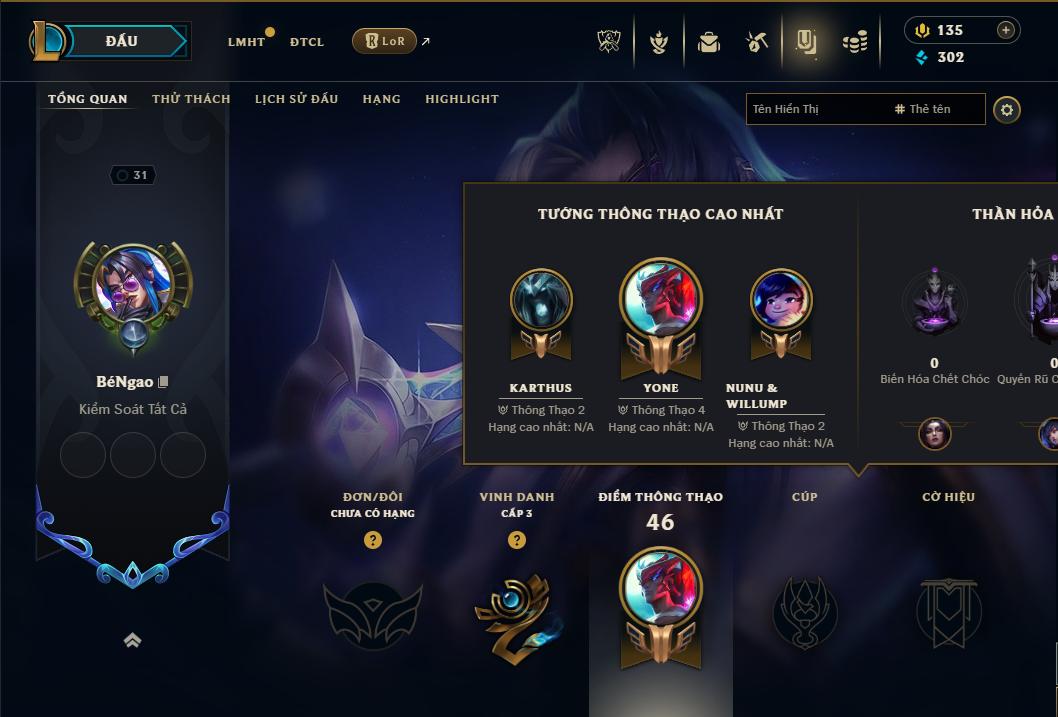Open the TỔNG QUAN profile tab

(x=88, y=99)
